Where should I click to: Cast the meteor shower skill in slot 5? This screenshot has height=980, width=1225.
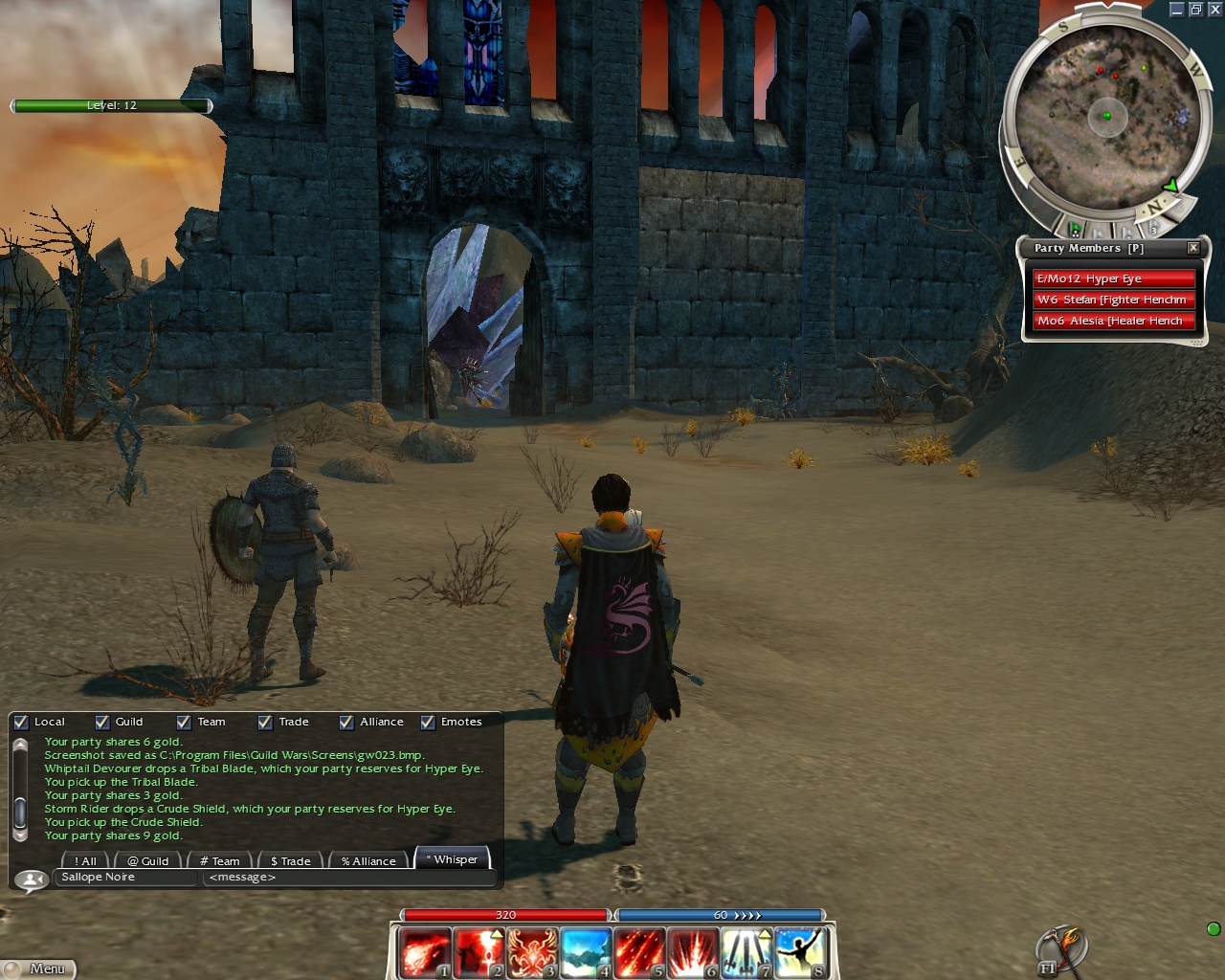[638, 952]
